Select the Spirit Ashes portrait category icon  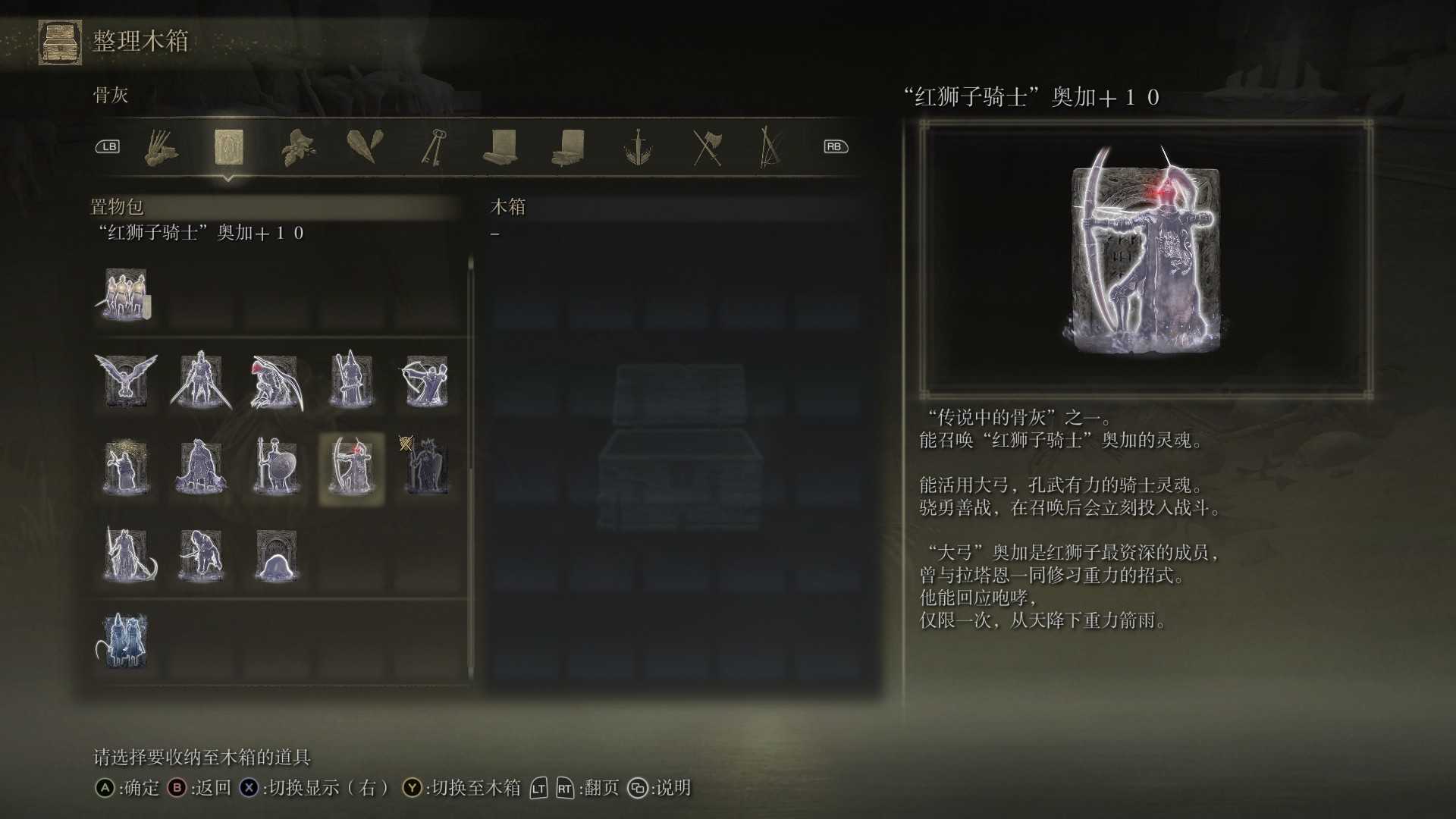[229, 148]
